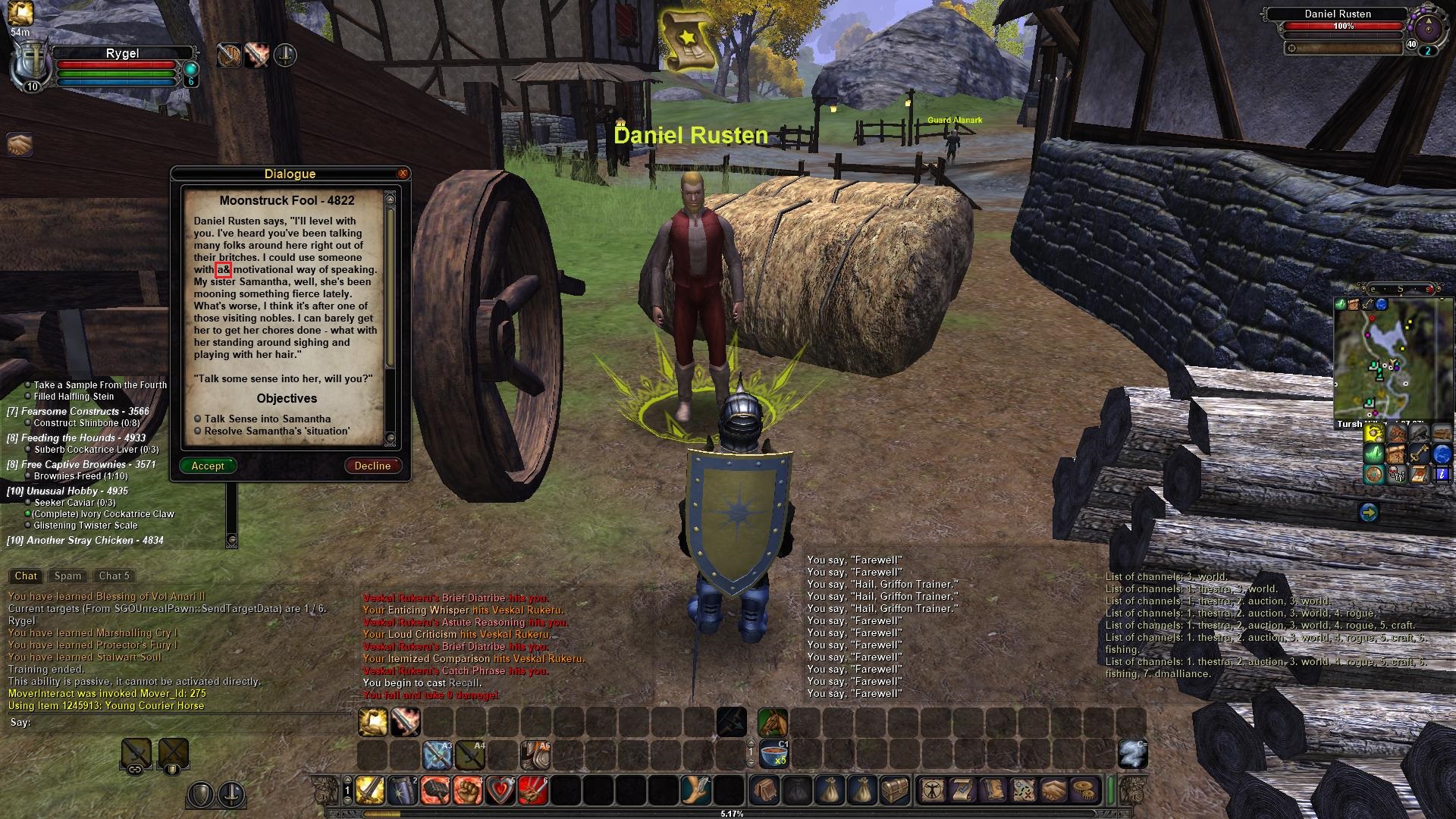Open the Chat 5 tab
The height and width of the screenshot is (819, 1456).
(114, 576)
